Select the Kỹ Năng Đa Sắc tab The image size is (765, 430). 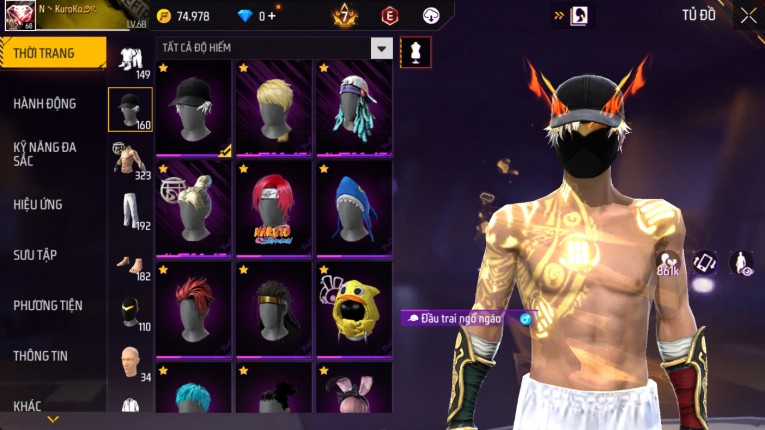45,153
